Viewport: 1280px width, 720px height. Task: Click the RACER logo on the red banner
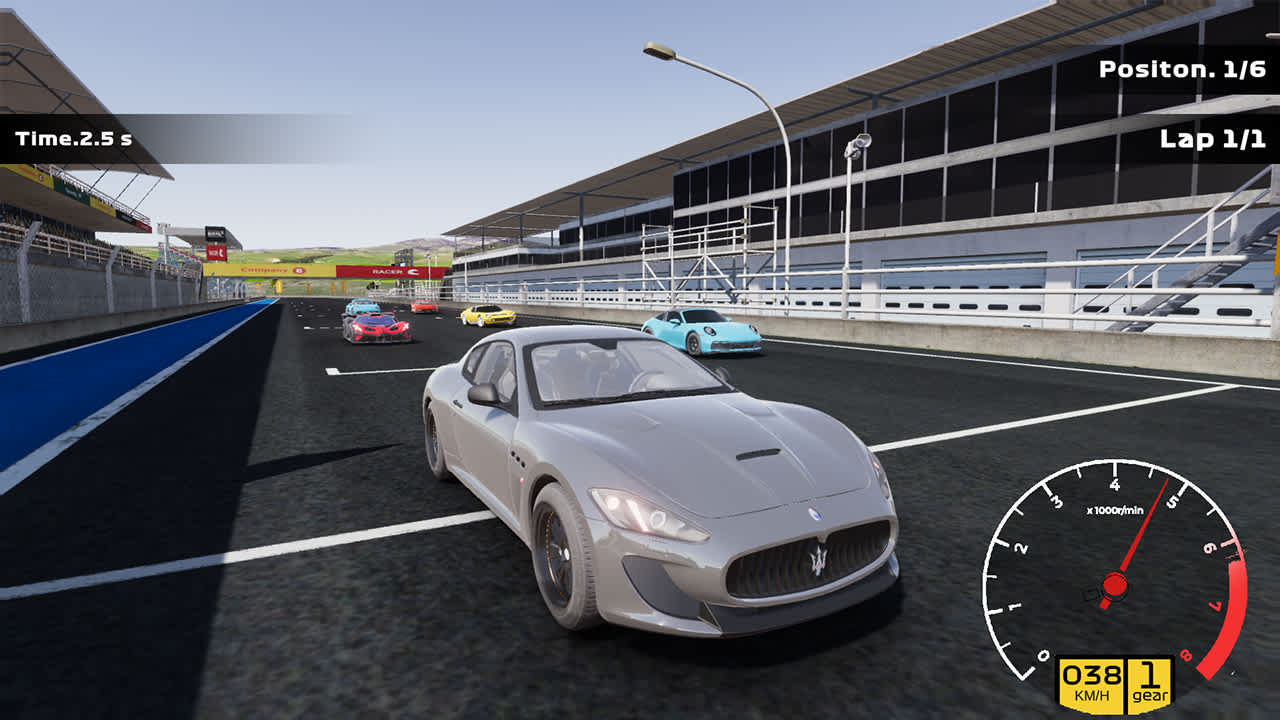(388, 272)
